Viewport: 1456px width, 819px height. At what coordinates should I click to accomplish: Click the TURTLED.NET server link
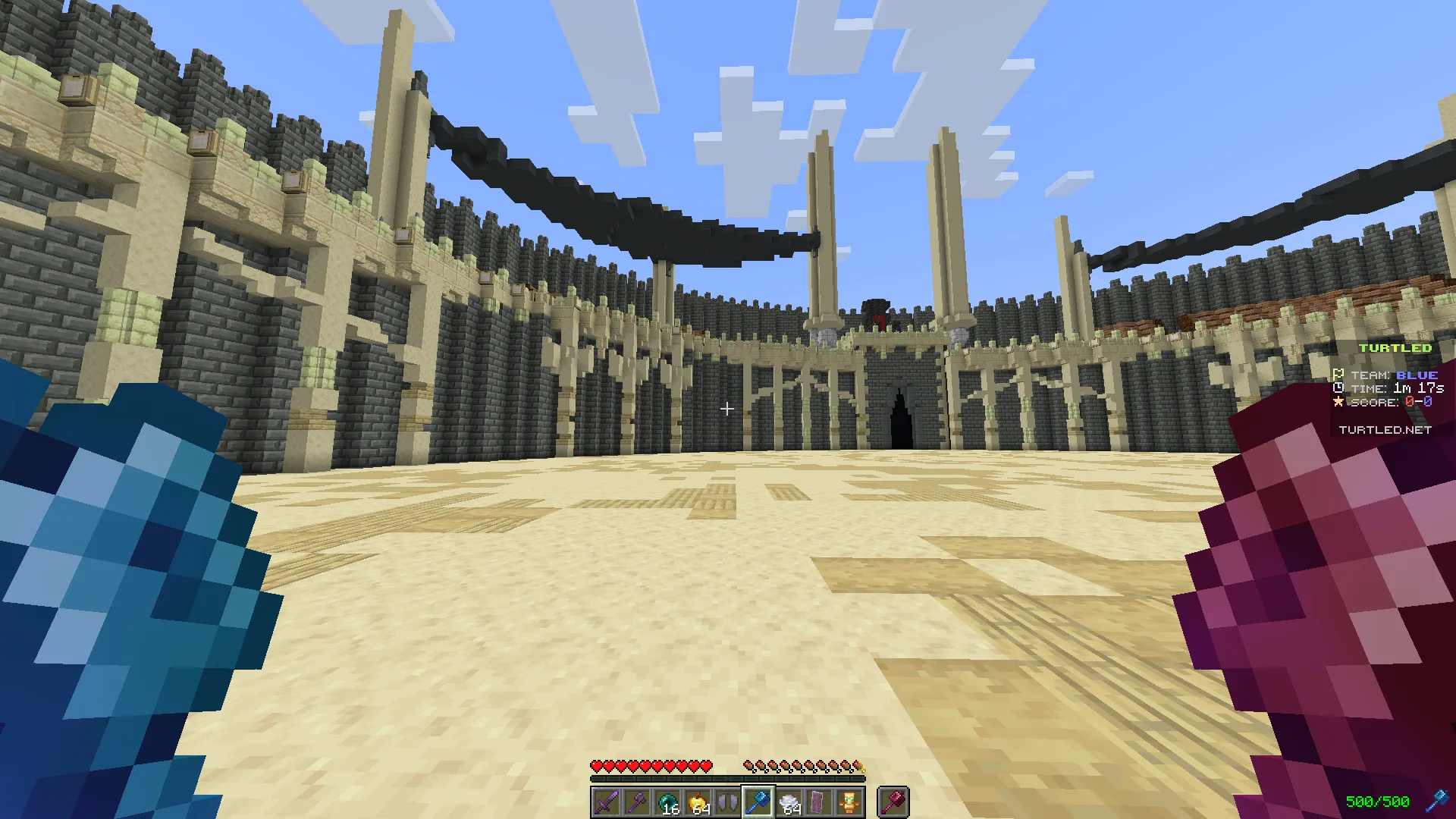(1386, 429)
